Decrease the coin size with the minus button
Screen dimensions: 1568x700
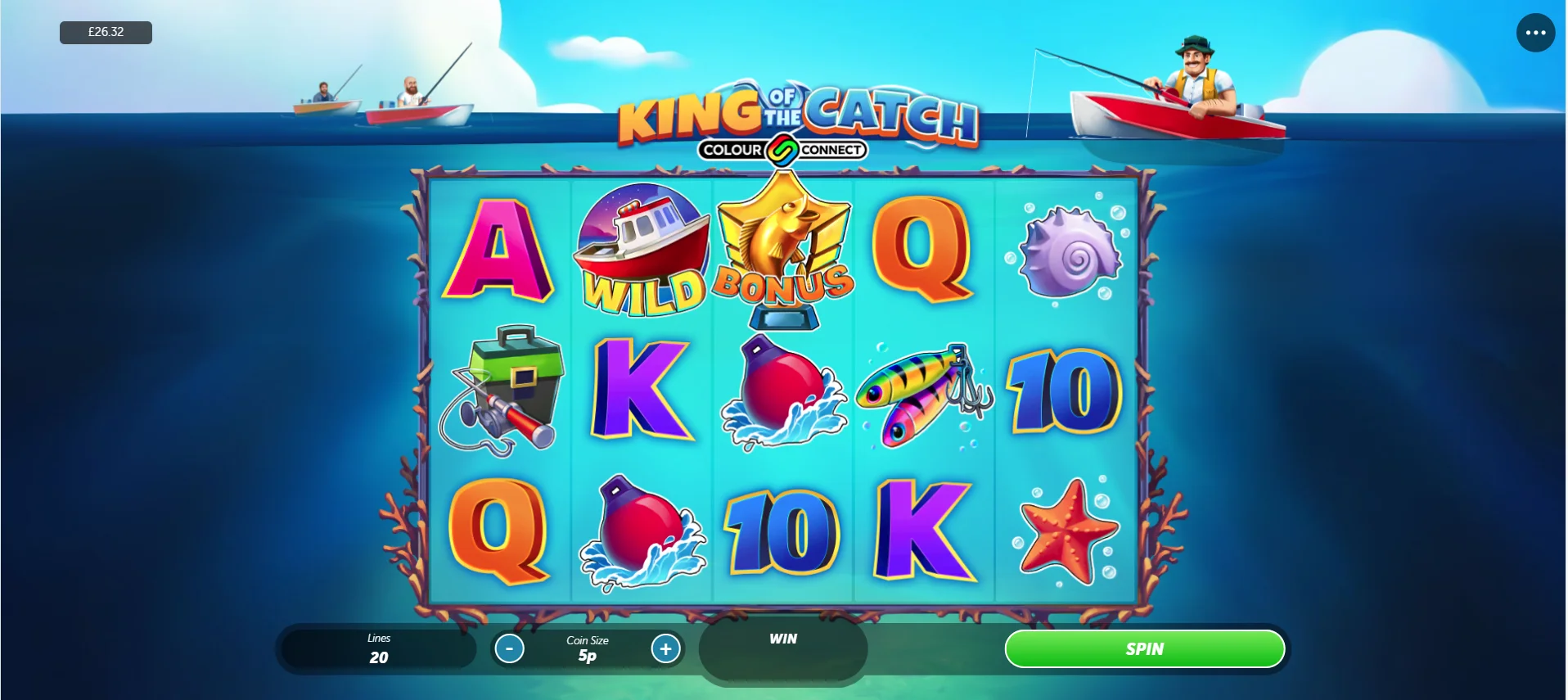point(509,648)
